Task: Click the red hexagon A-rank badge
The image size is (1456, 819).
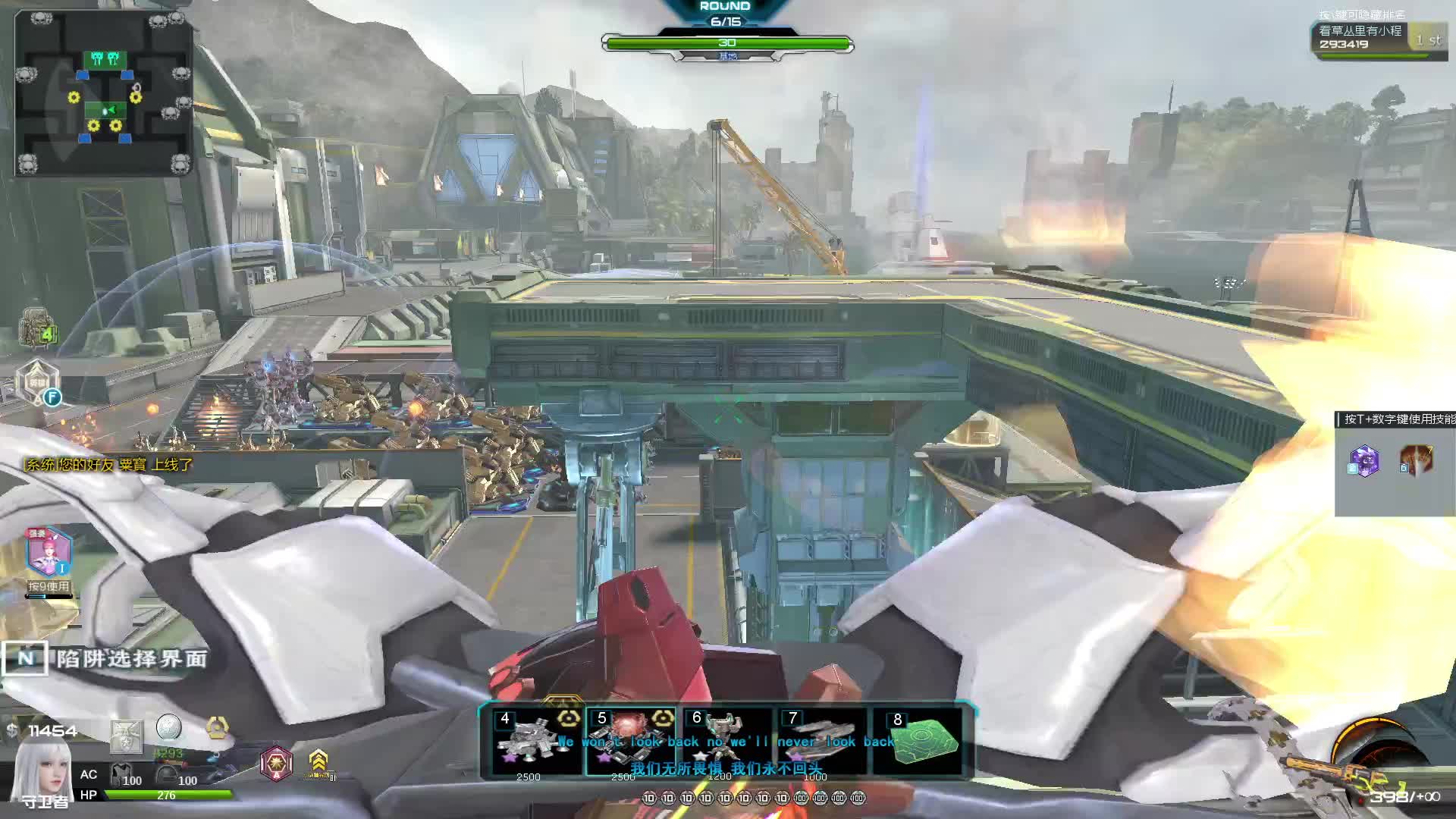Action: [x=276, y=762]
